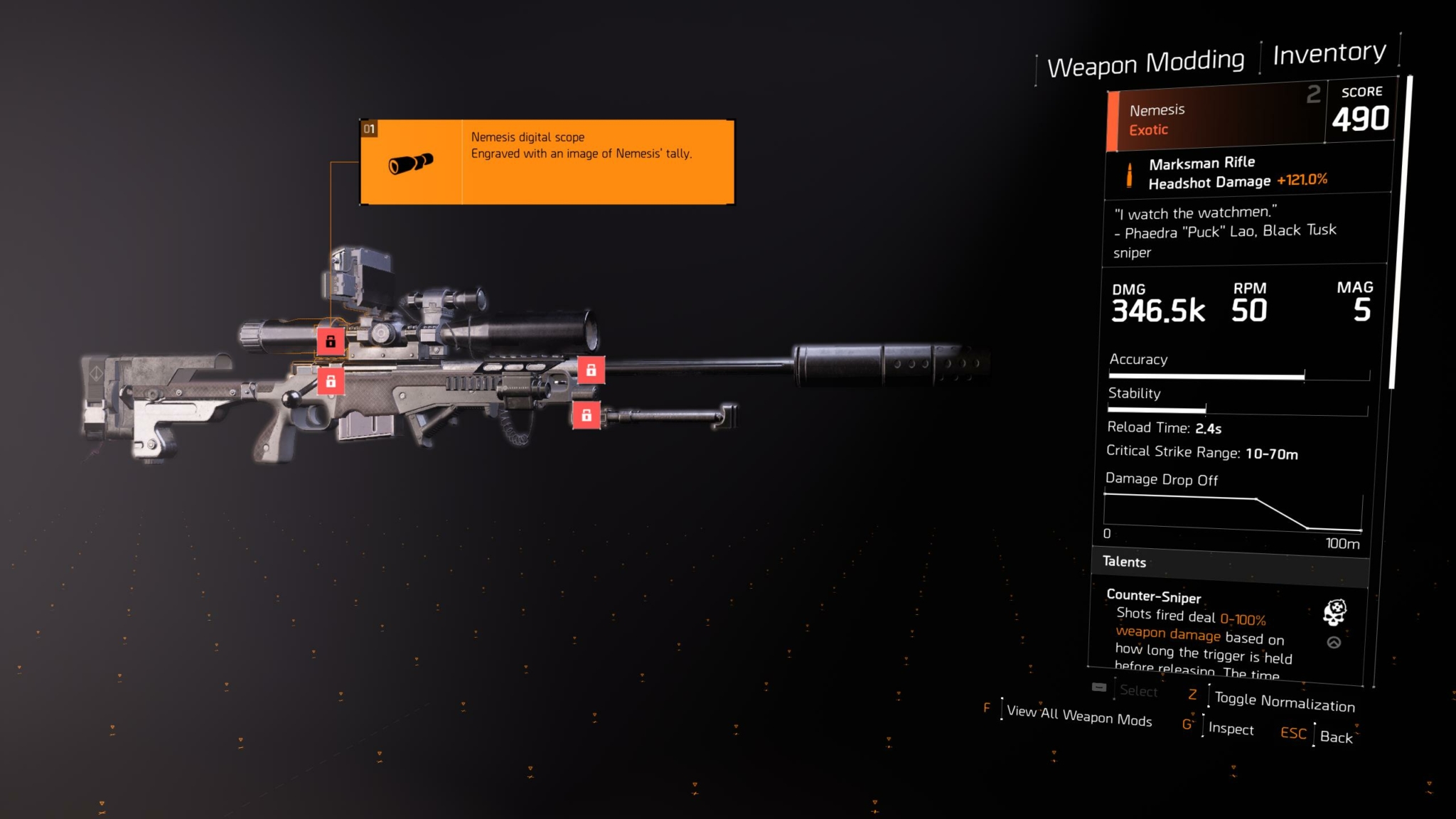Select the Weapon Modding tab
Viewport: 1456px width, 819px height.
(1146, 63)
